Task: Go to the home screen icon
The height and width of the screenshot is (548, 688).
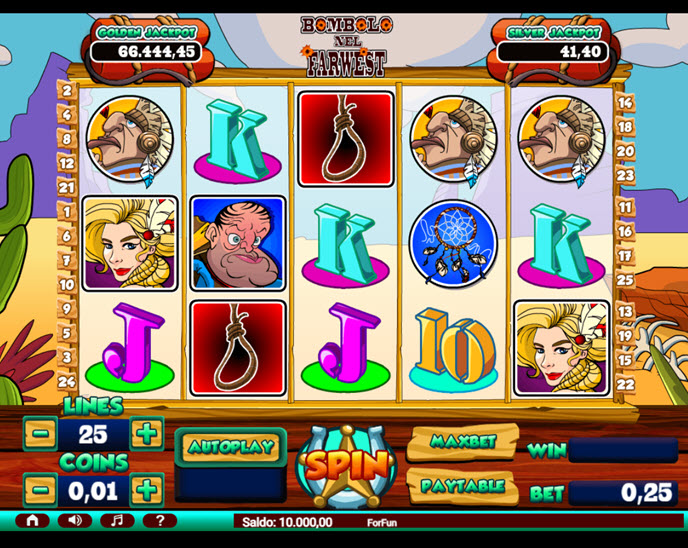Action: [32, 521]
